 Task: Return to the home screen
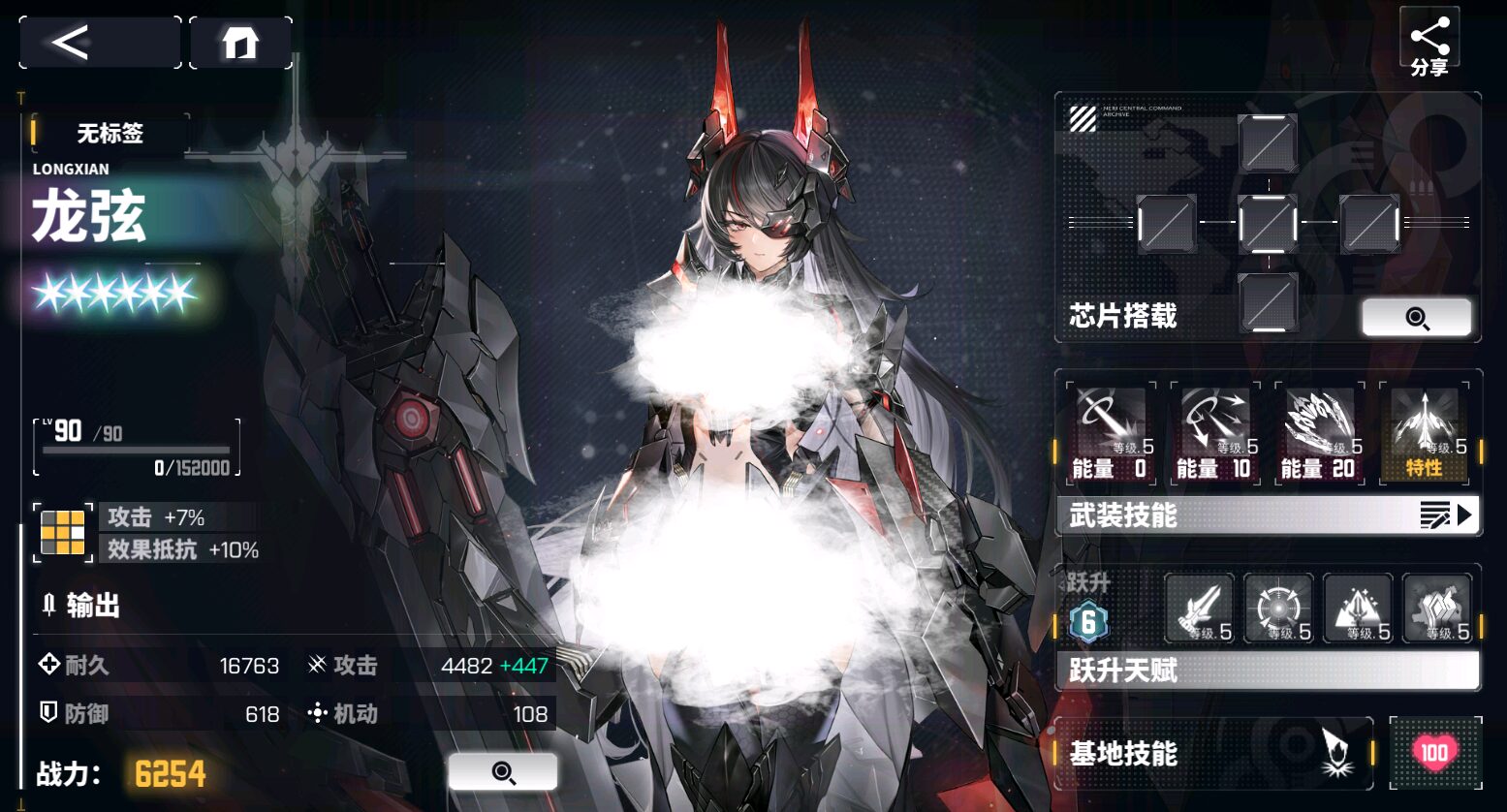click(x=240, y=43)
